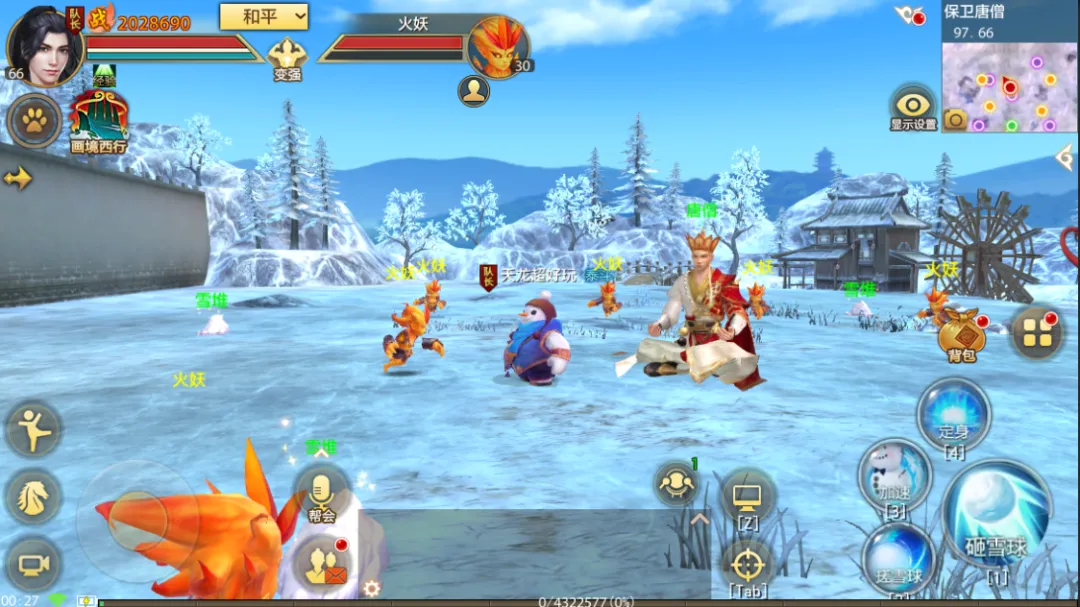
Task: Trigger the 加速 snowman speed skill
Action: coord(894,474)
